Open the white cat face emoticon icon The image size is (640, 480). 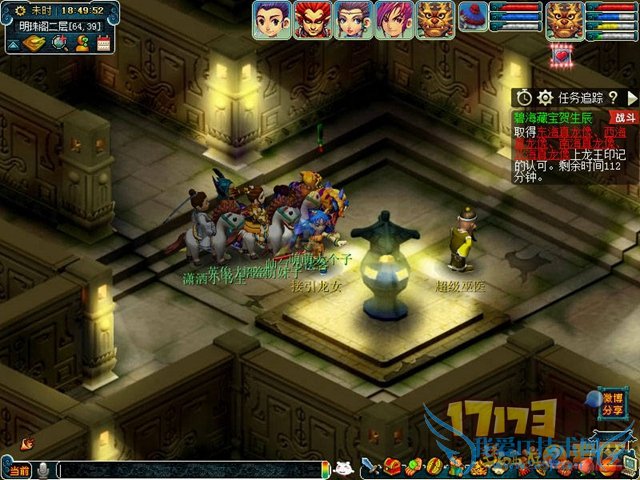pos(343,468)
